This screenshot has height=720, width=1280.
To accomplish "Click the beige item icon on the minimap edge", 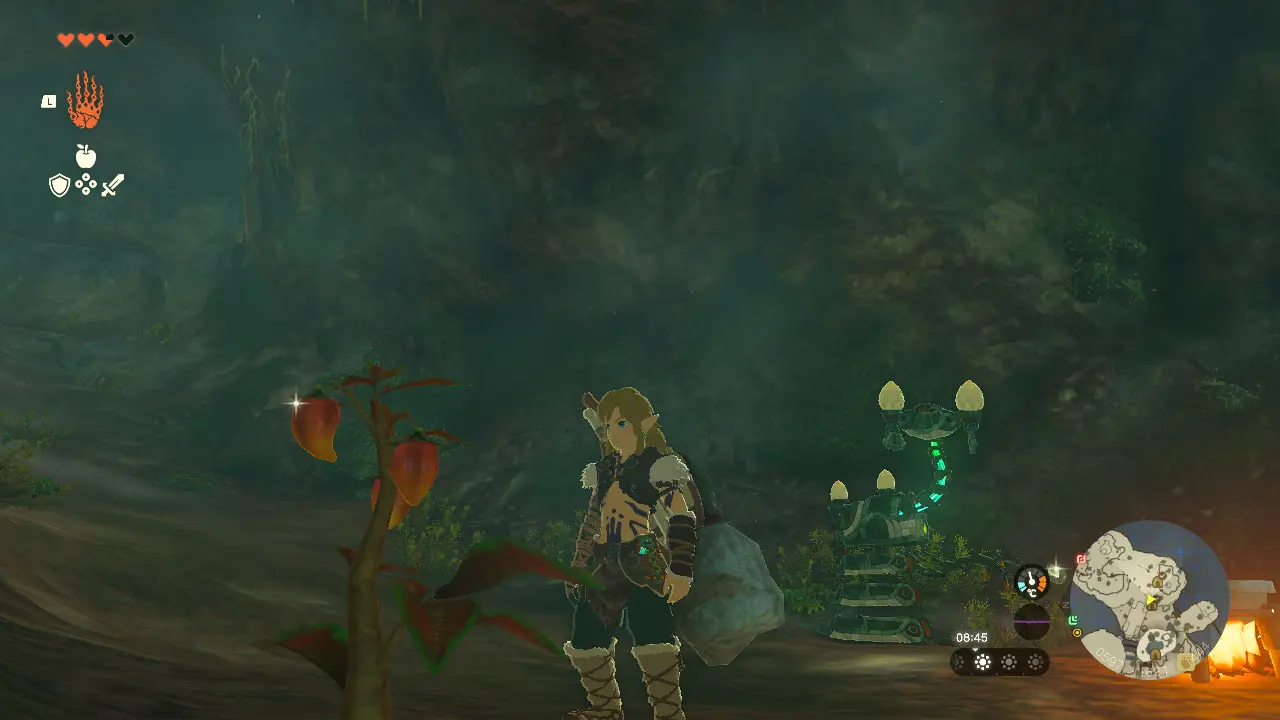I will (1185, 662).
